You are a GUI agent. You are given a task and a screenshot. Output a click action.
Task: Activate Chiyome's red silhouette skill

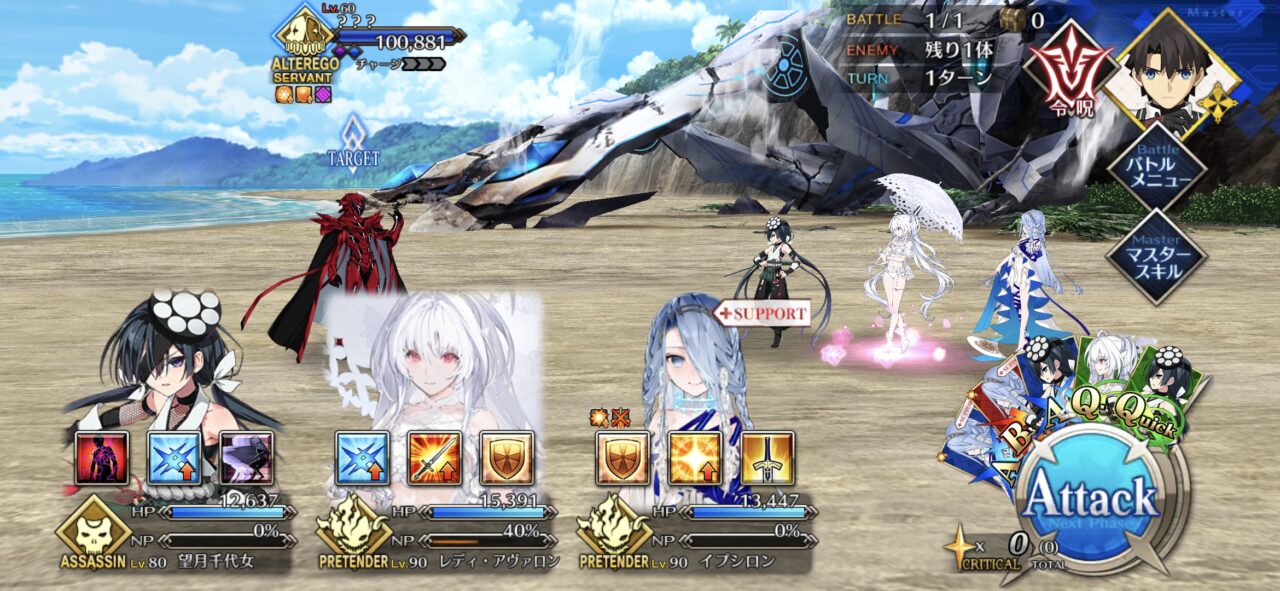pyautogui.click(x=102, y=458)
